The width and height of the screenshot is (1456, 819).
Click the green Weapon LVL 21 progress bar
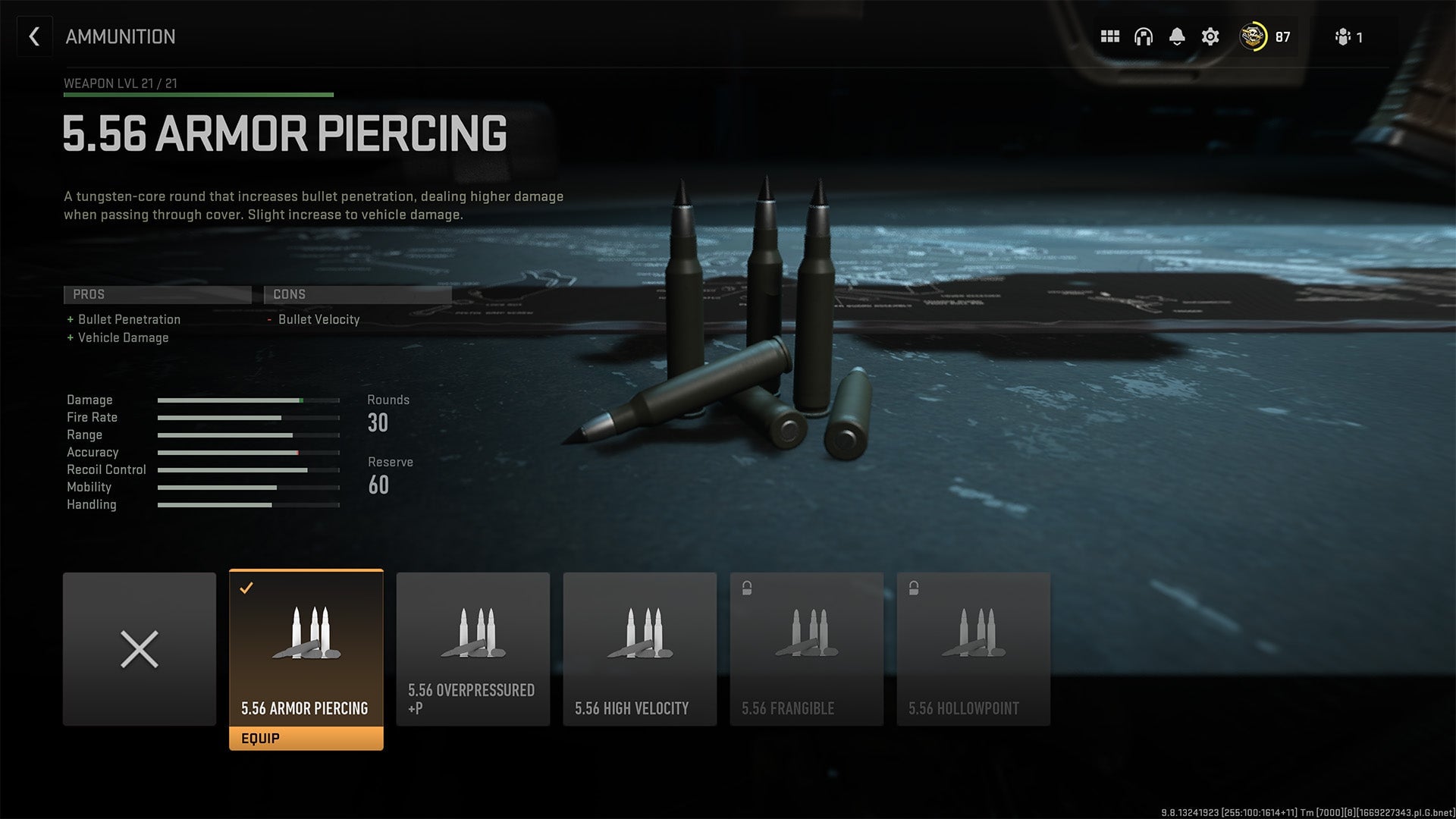click(x=197, y=96)
